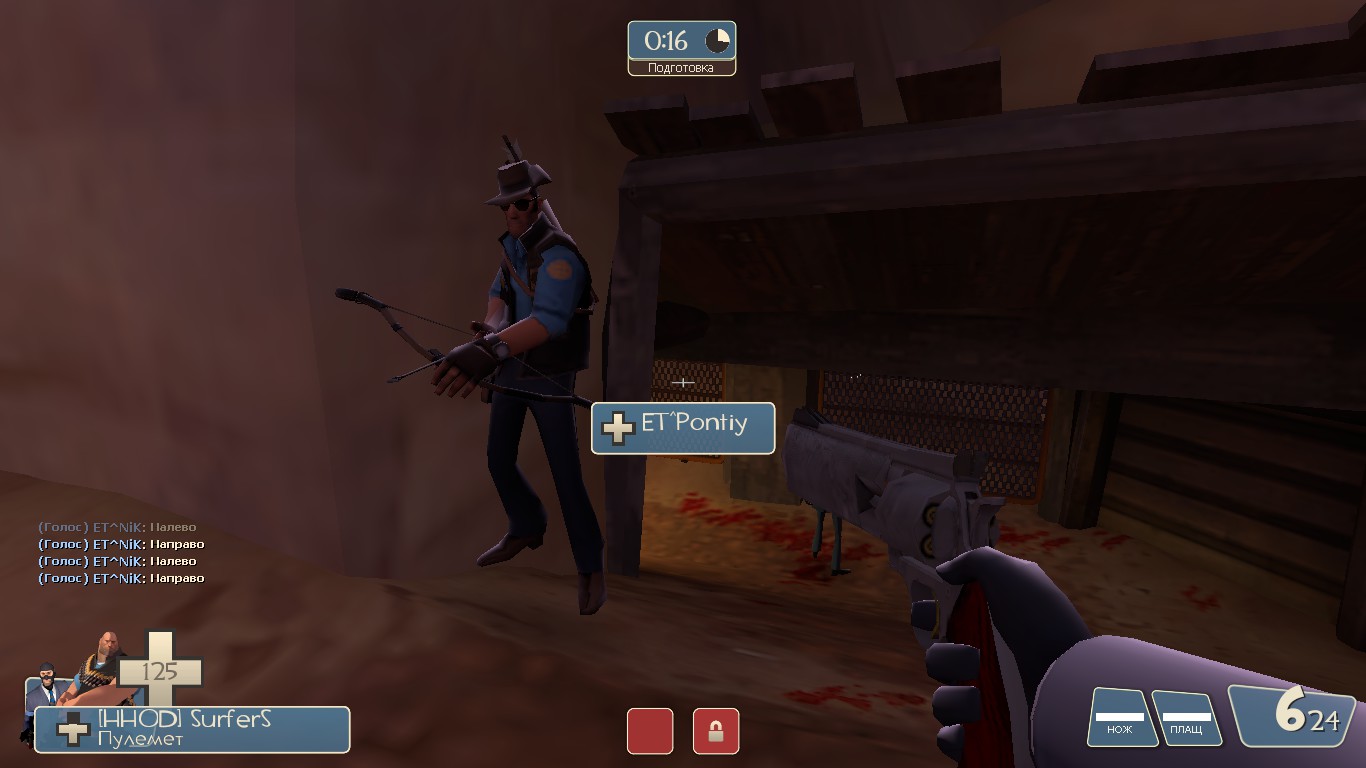The height and width of the screenshot is (768, 1366).
Task: Click the voice chat message log
Action: tap(121, 552)
